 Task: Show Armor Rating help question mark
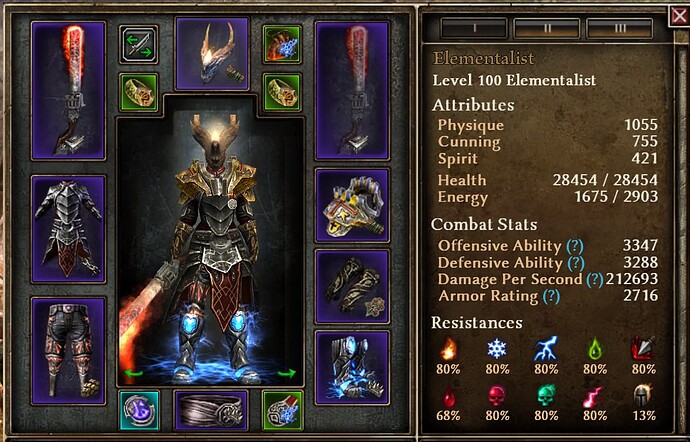pos(549,296)
